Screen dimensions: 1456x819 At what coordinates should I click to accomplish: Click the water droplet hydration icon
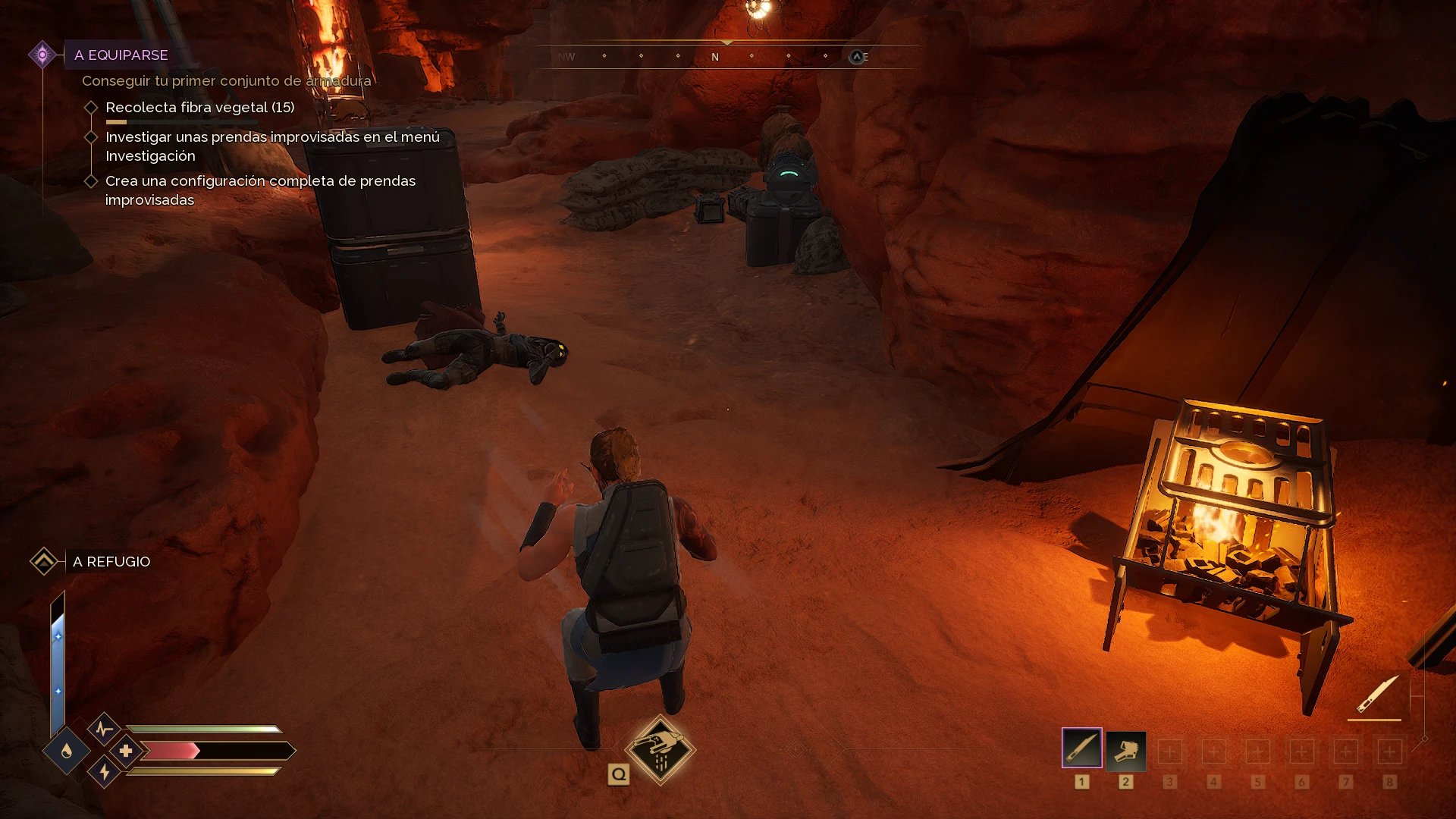point(67,751)
